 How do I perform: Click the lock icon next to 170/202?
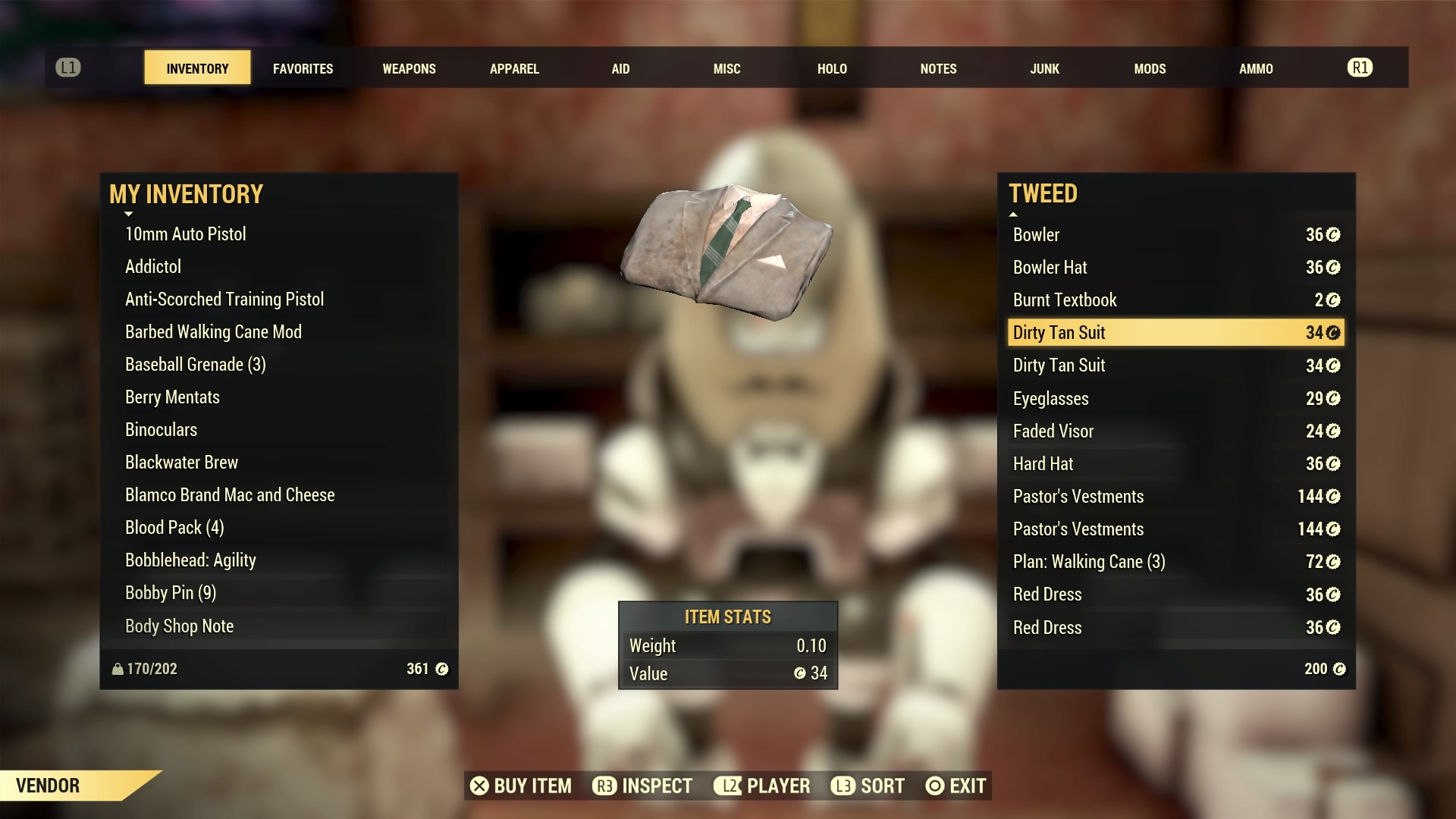pos(116,669)
